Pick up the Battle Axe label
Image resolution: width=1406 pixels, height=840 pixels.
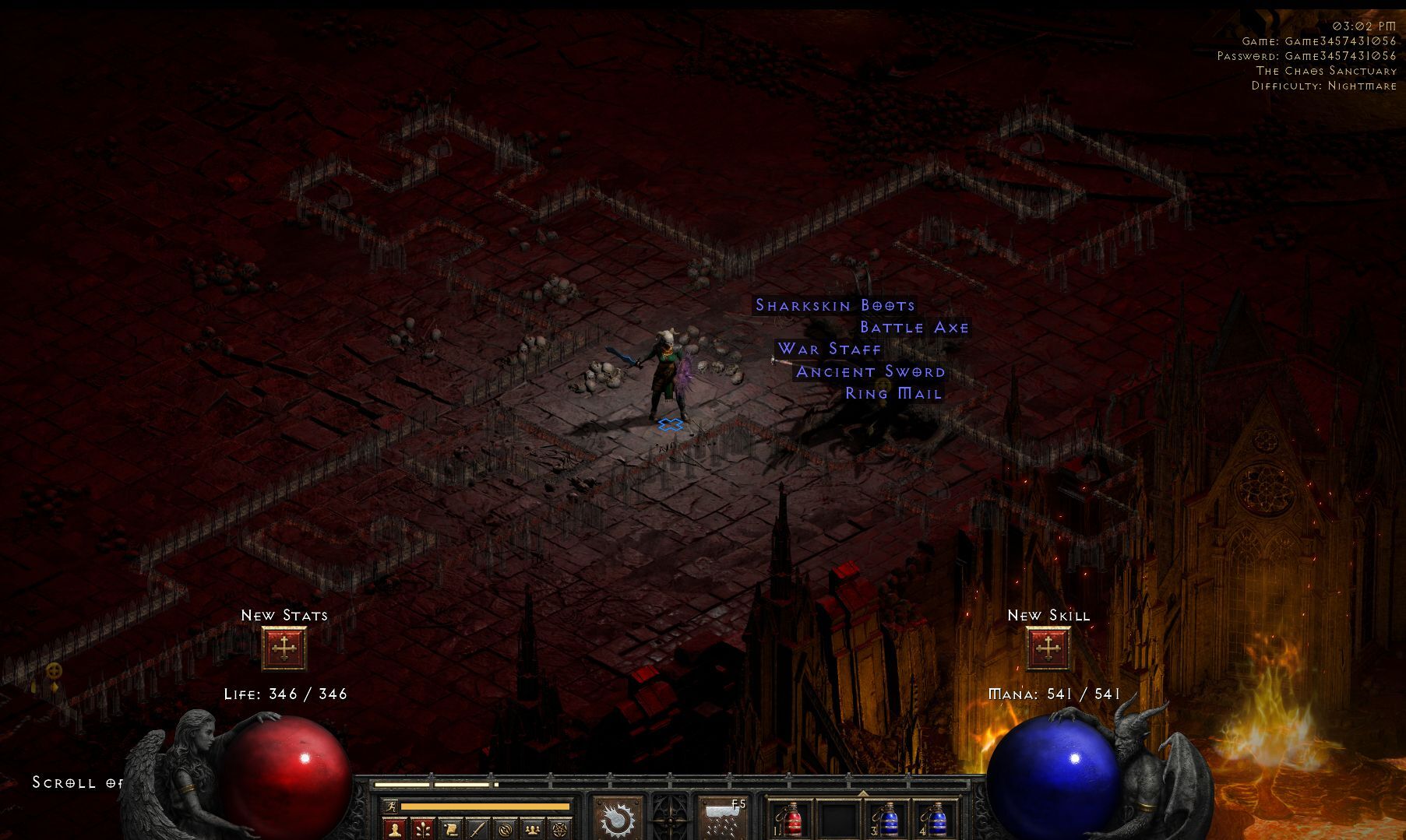click(914, 328)
